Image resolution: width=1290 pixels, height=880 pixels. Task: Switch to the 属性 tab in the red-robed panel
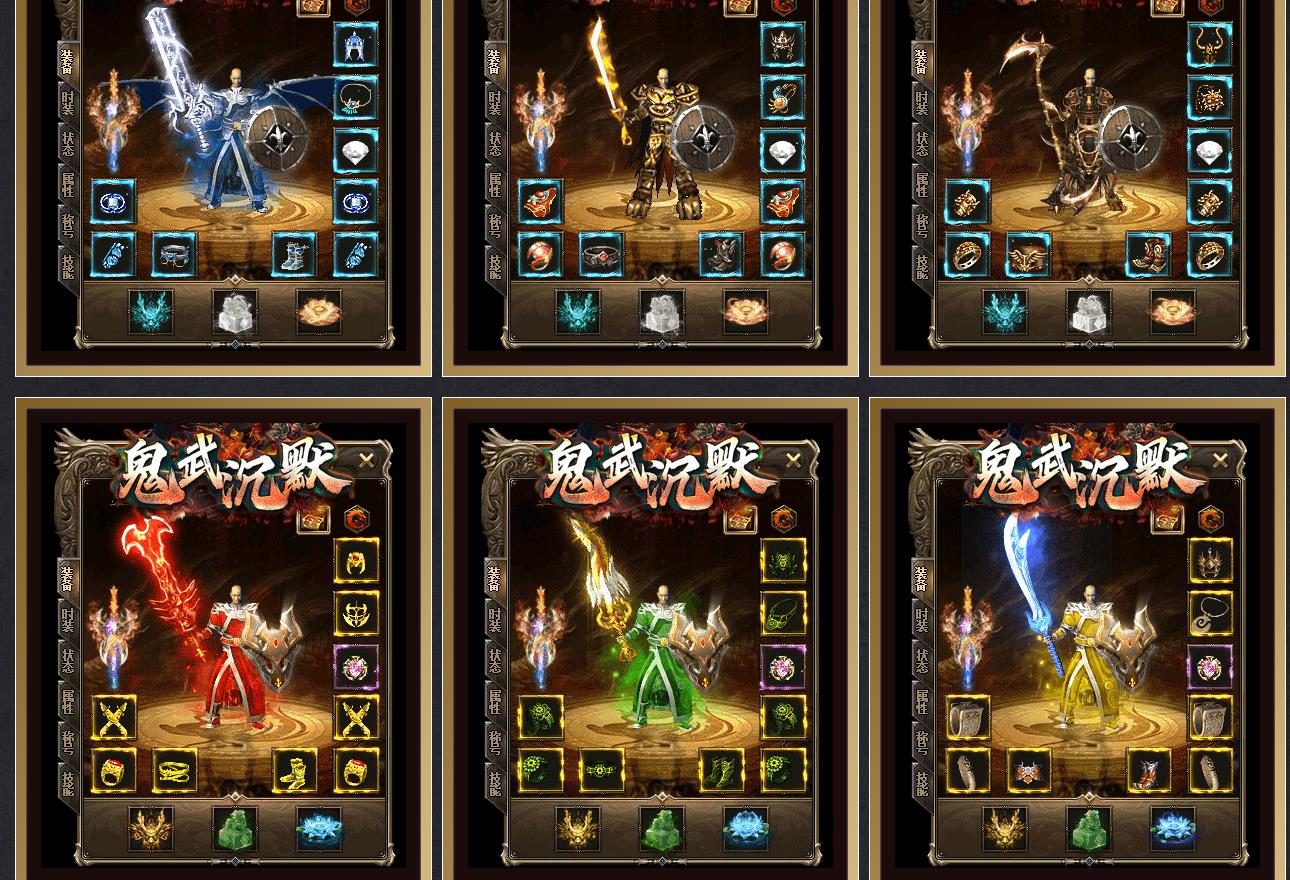pos(67,702)
